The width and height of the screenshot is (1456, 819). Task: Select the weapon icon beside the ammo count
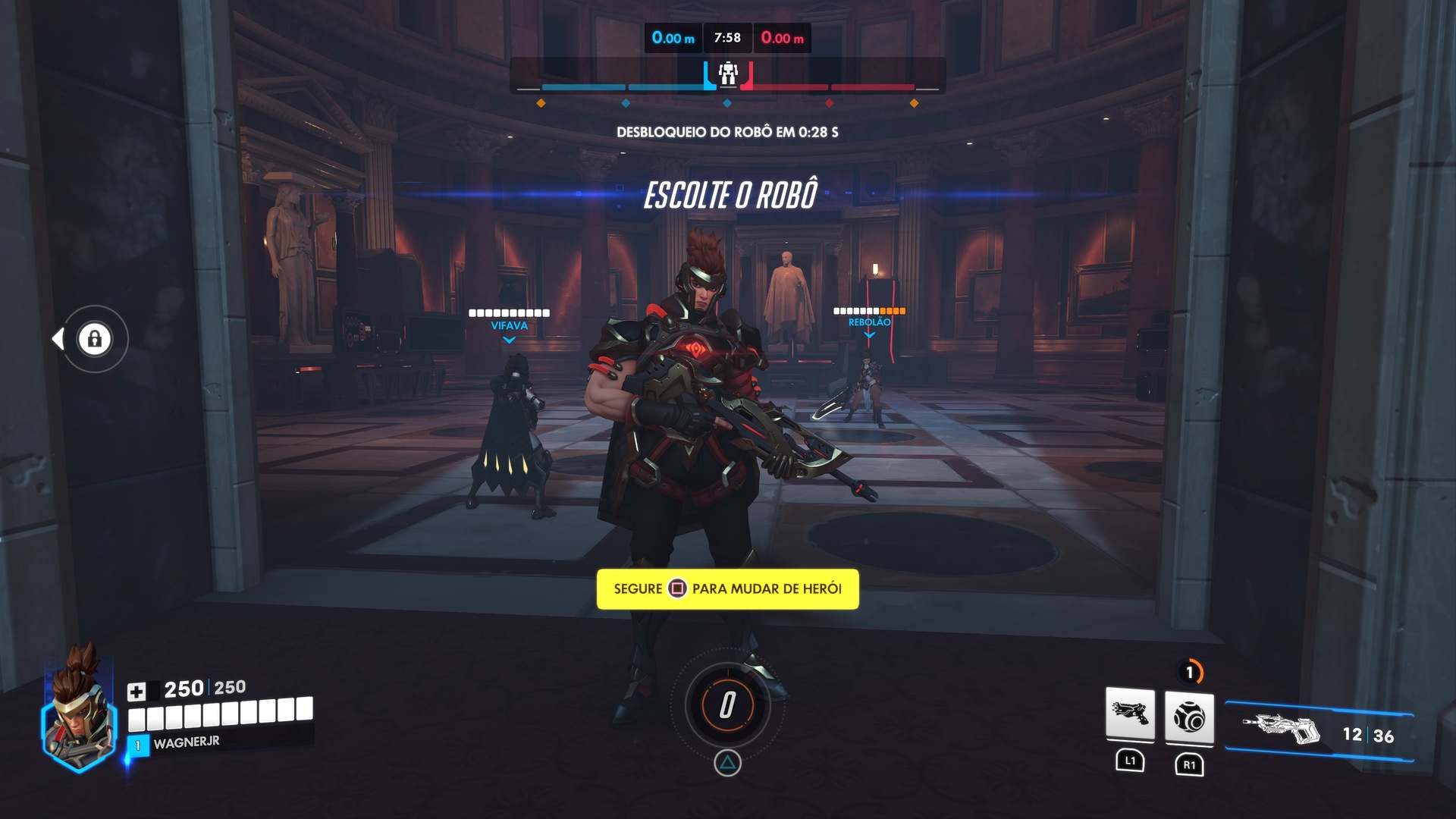1281,730
